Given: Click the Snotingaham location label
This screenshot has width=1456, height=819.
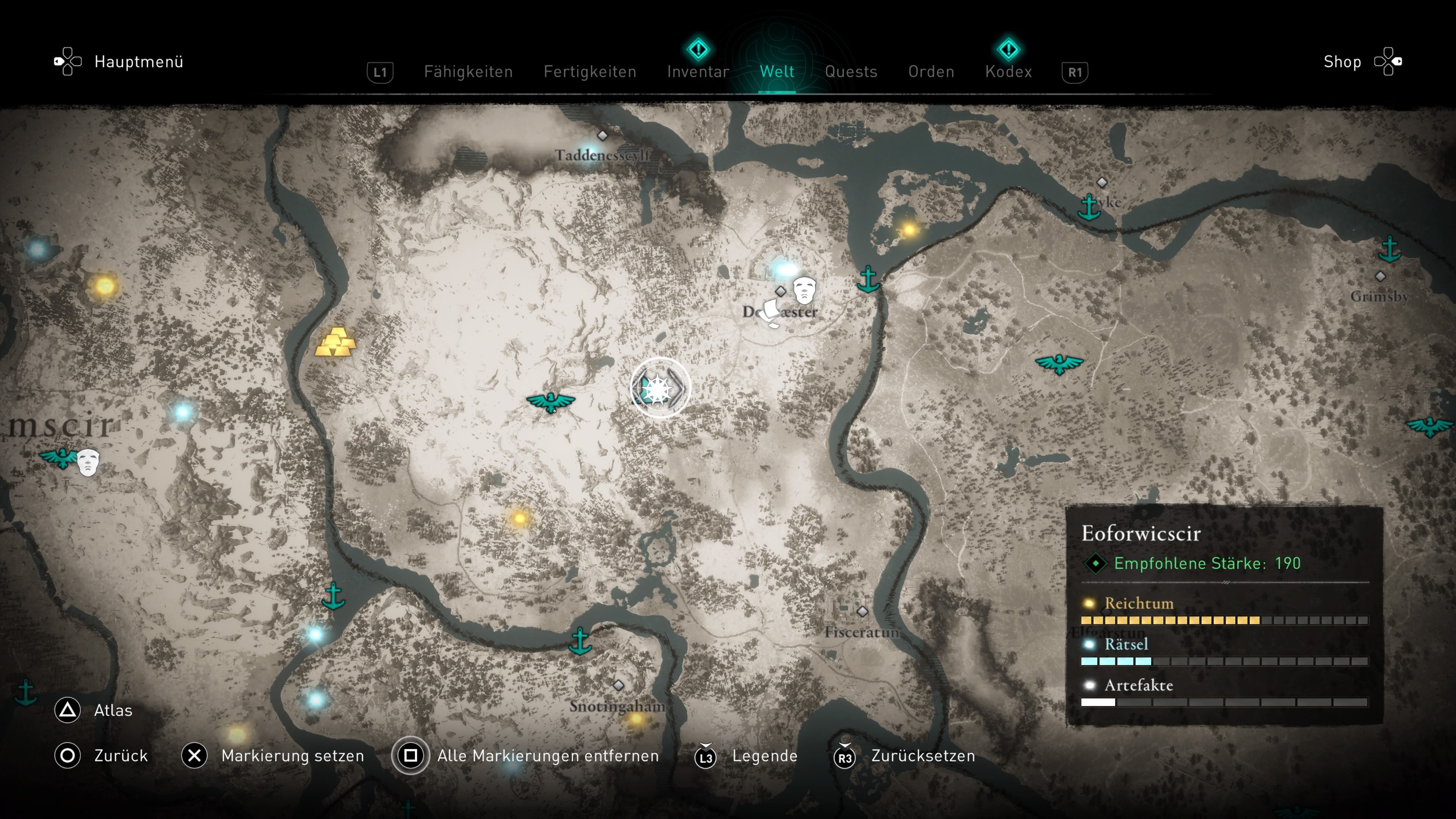Looking at the screenshot, I should click(x=617, y=706).
